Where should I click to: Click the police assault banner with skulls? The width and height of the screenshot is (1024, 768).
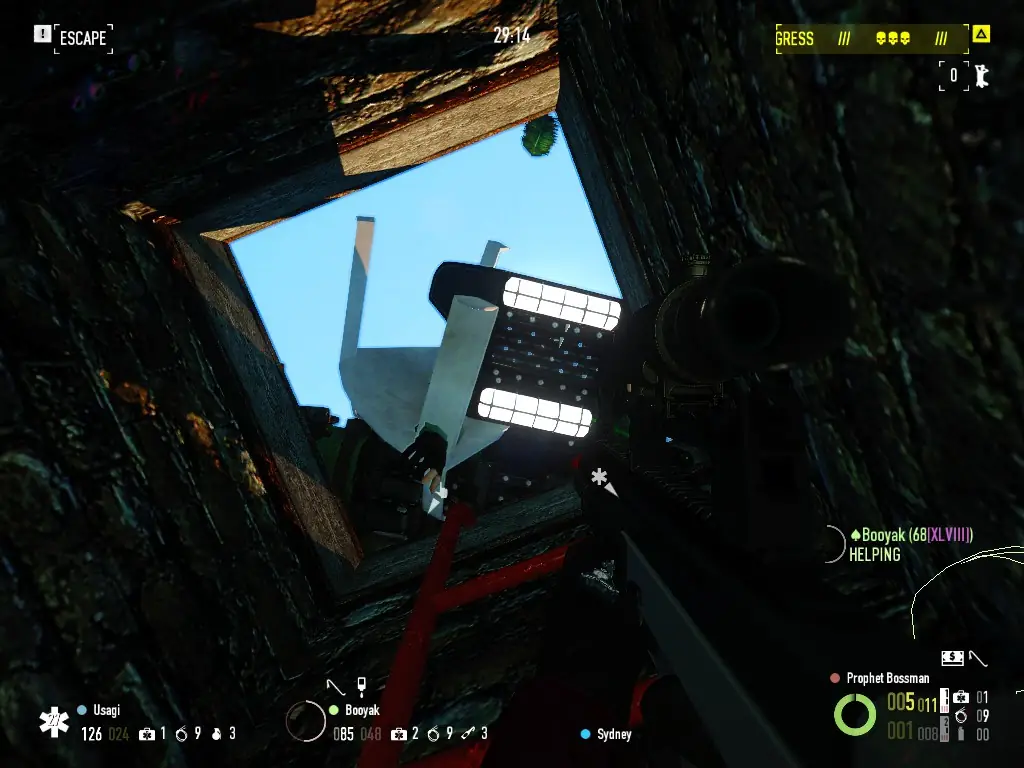click(871, 39)
